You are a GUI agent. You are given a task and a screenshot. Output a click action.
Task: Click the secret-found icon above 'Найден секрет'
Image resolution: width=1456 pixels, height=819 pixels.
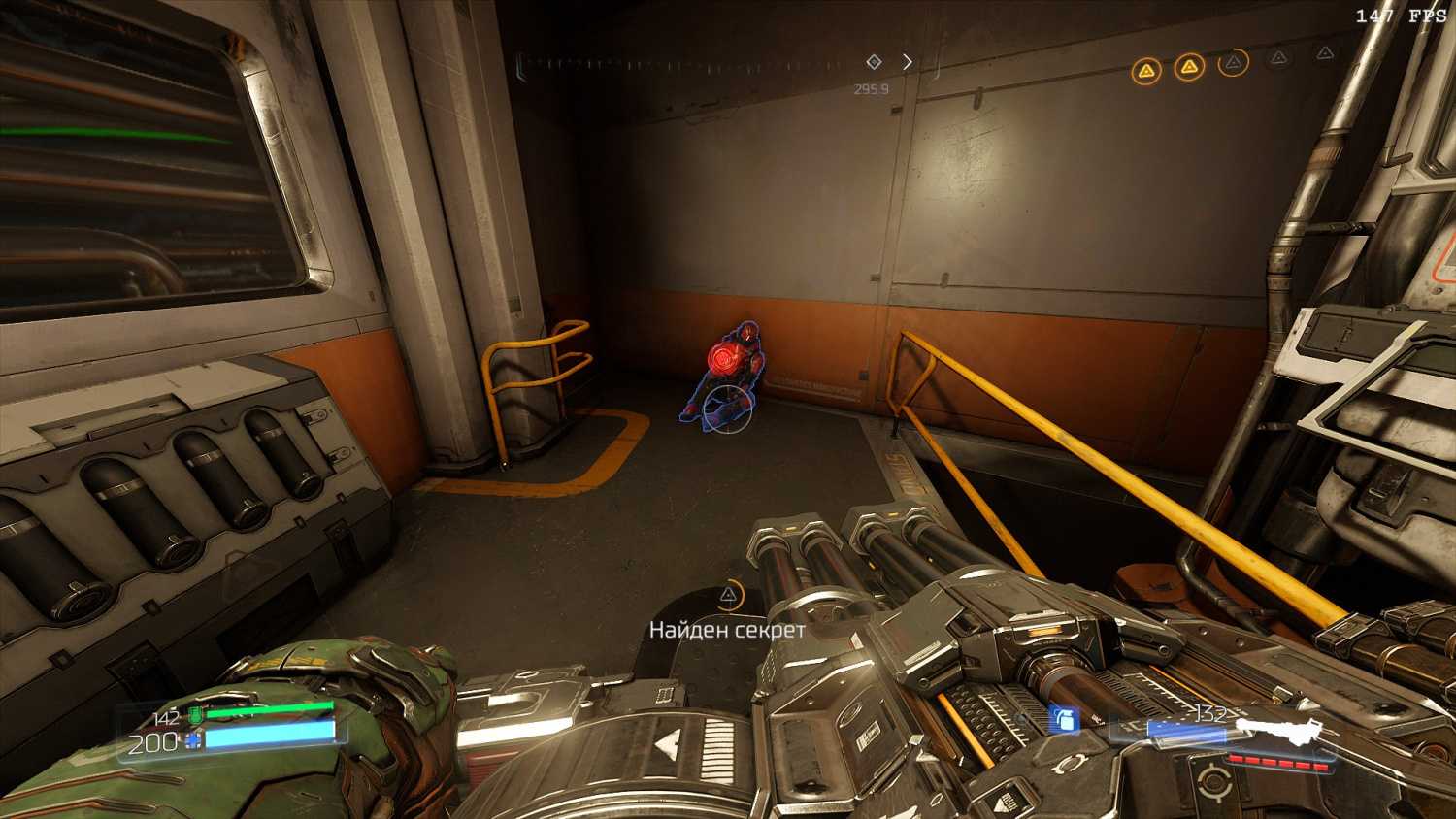point(728,595)
